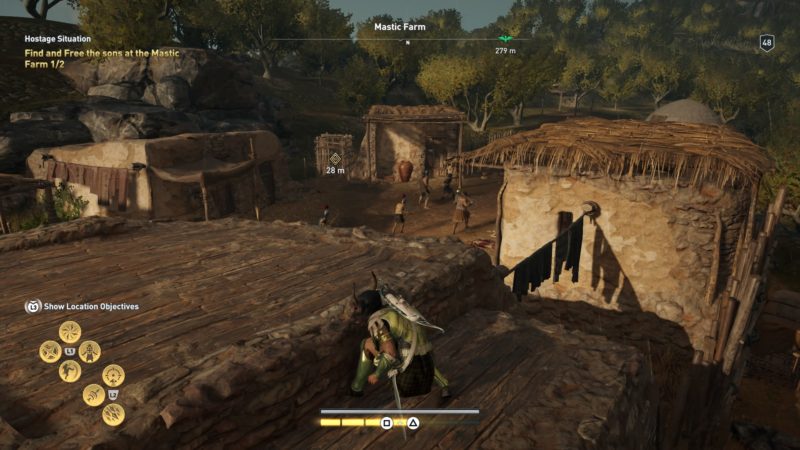The height and width of the screenshot is (450, 800).
Task: Trigger the standing warrior ability icon
Action: [90, 351]
